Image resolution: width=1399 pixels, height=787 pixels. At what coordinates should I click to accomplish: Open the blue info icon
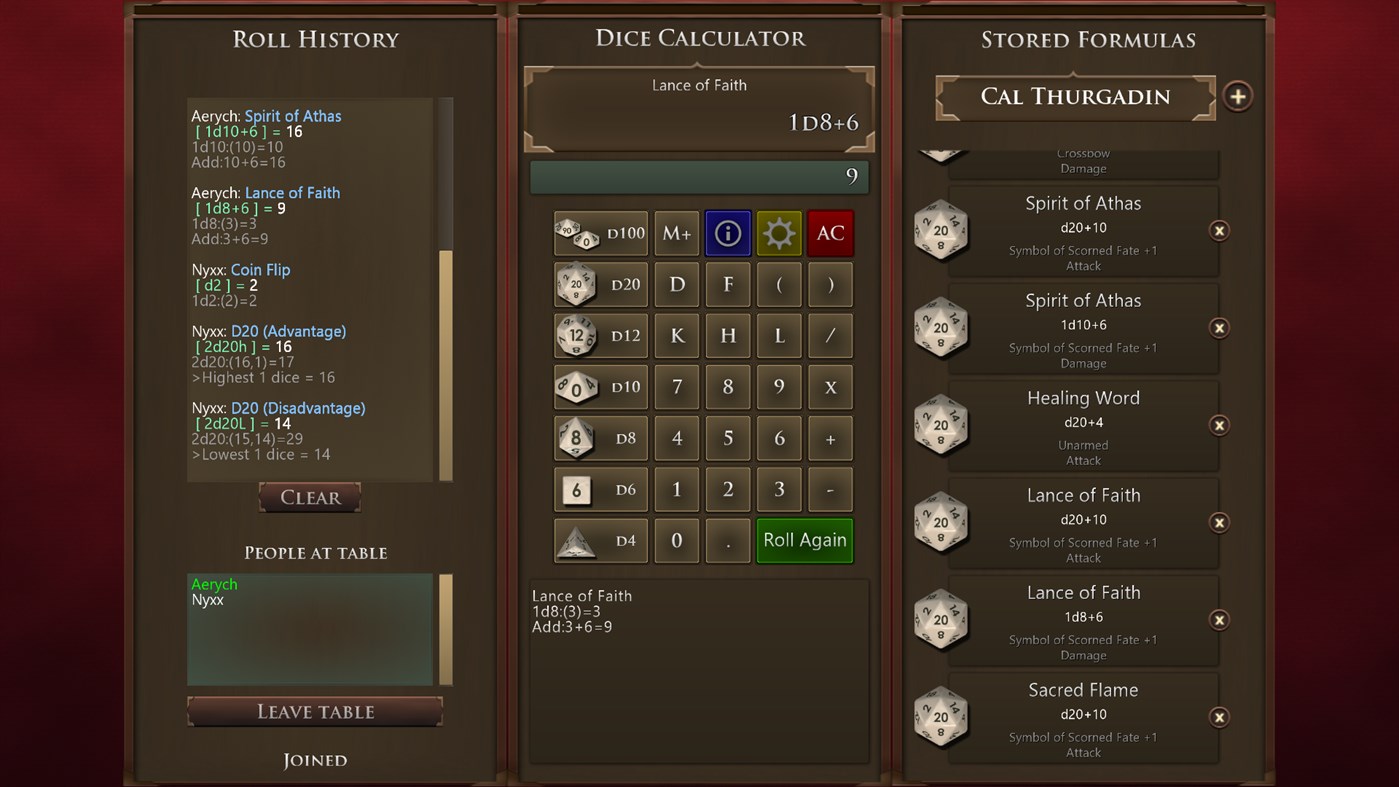click(727, 233)
